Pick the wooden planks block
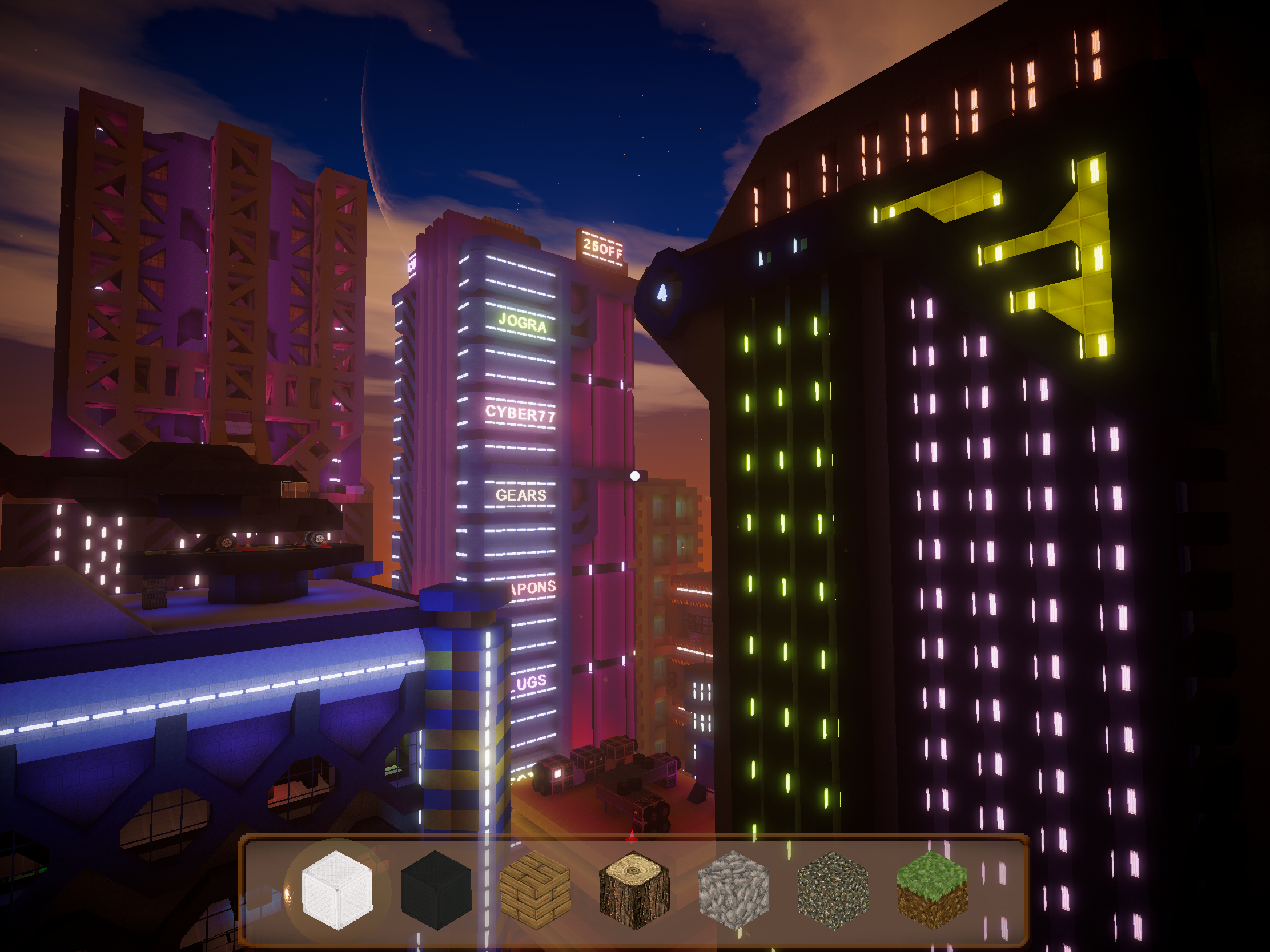This screenshot has height=952, width=1270. tap(535, 890)
